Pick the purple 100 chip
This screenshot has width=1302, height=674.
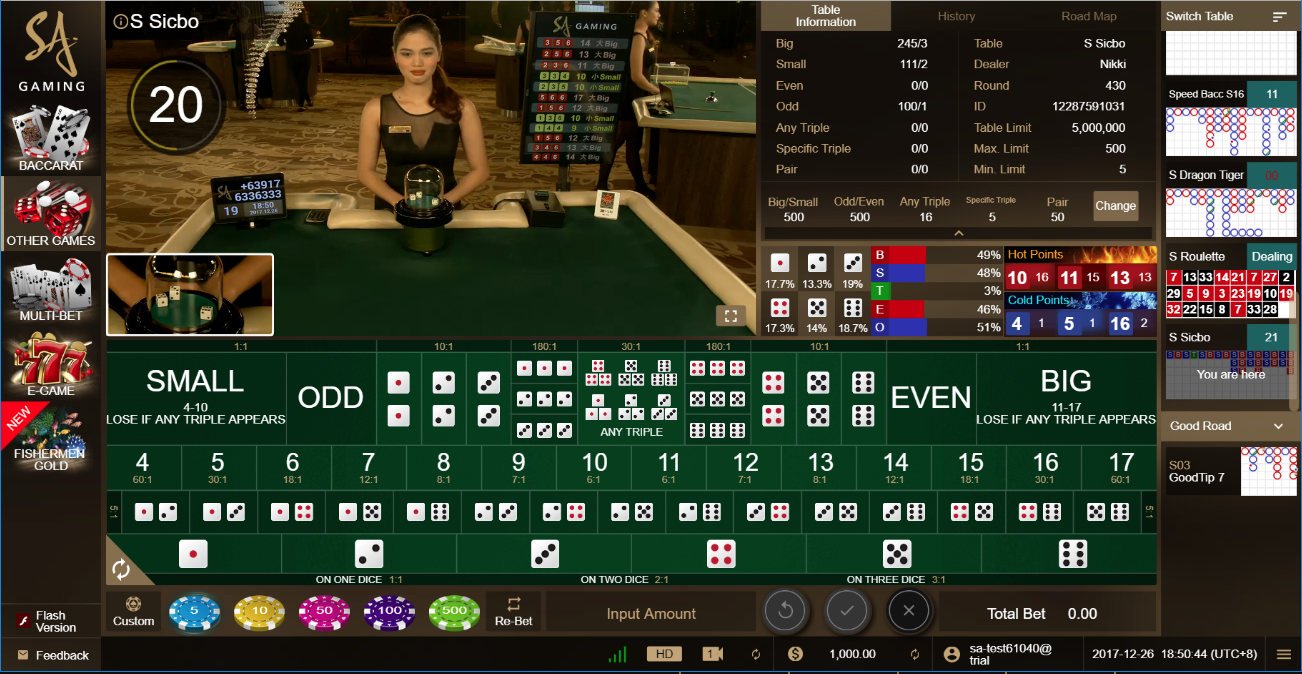click(x=389, y=613)
